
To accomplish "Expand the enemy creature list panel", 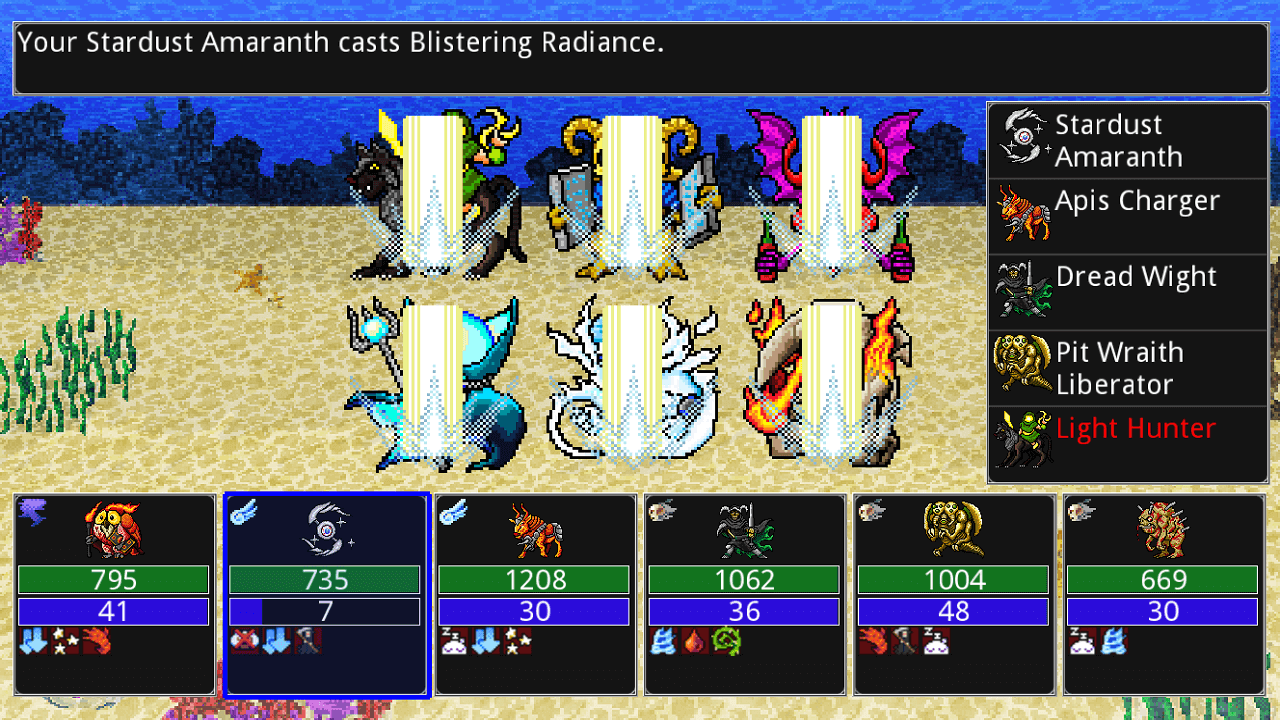I will click(1128, 290).
